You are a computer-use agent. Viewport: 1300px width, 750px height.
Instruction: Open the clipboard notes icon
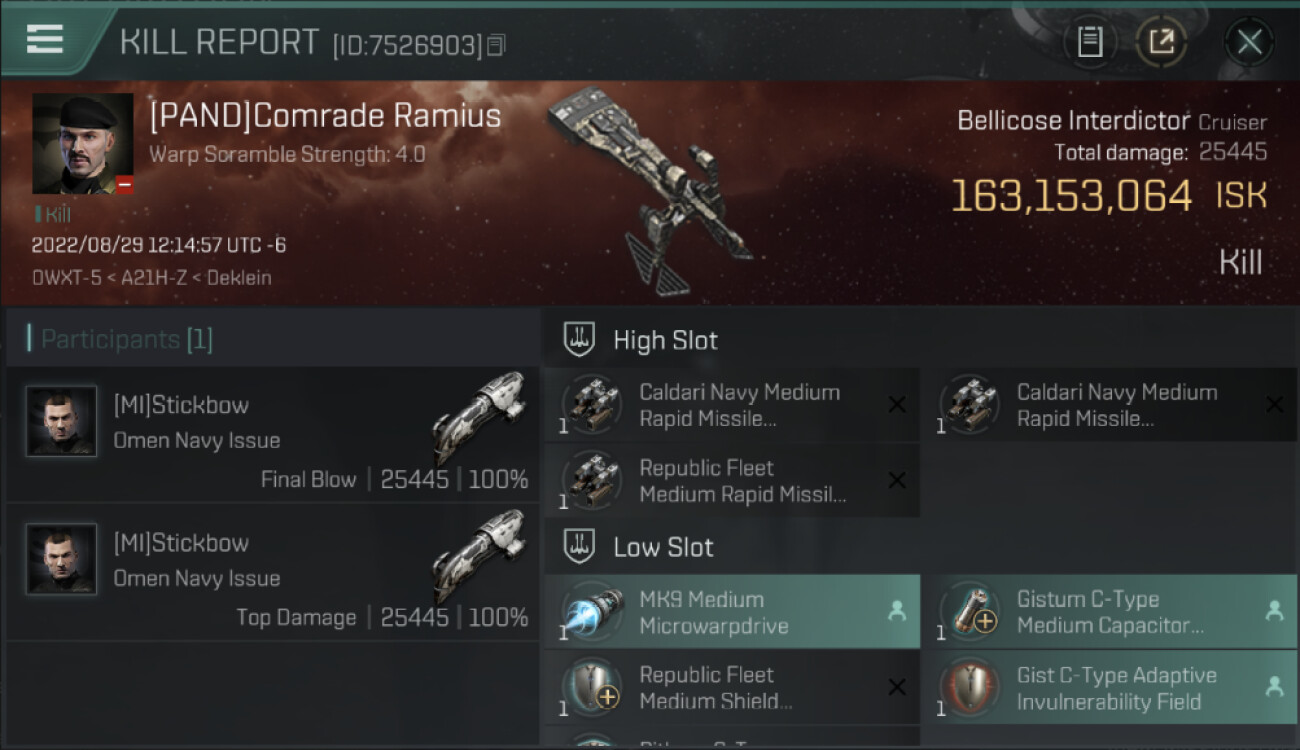click(x=1090, y=42)
